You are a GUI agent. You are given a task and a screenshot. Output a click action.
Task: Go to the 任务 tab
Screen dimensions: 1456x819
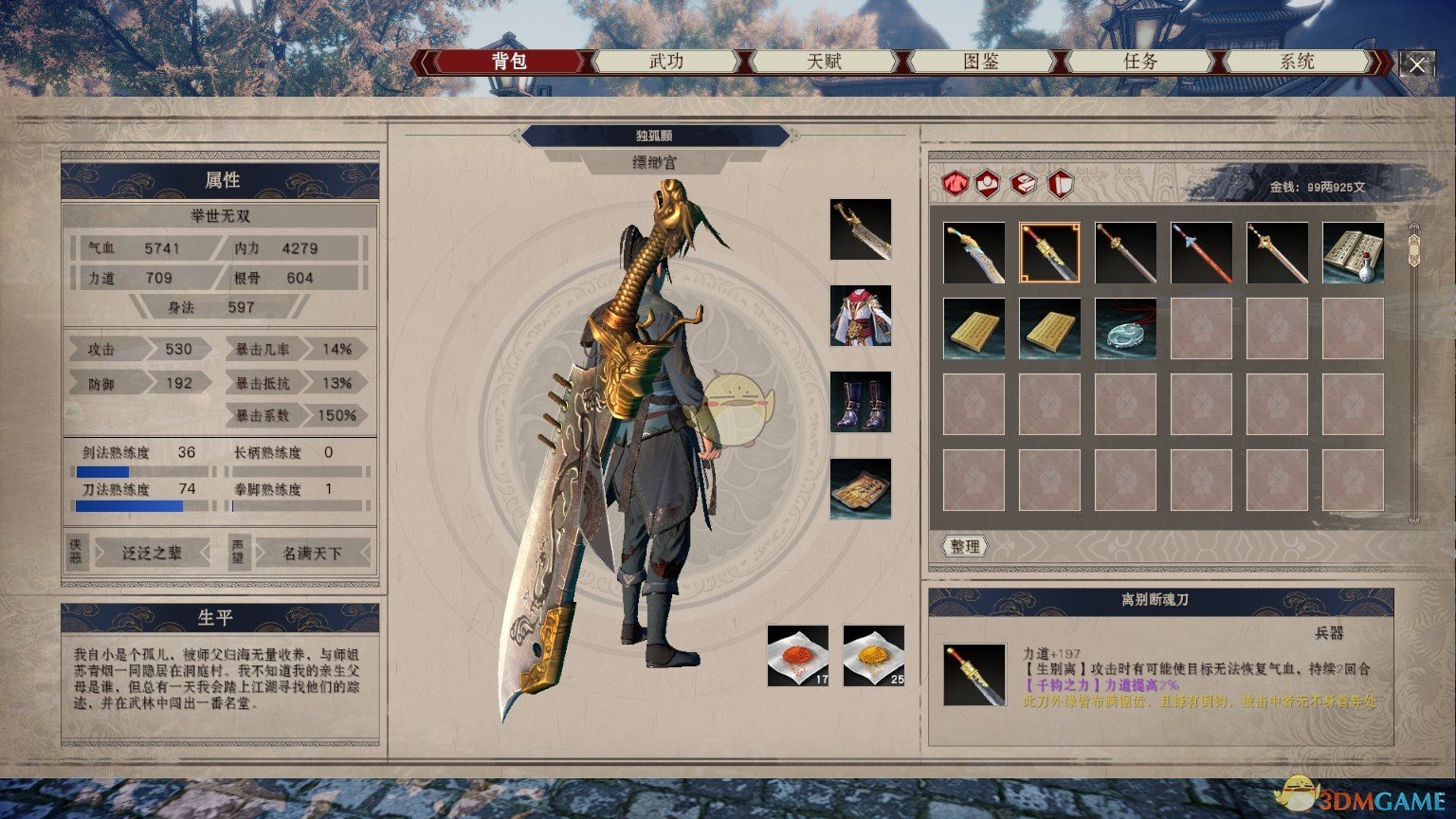[1139, 62]
